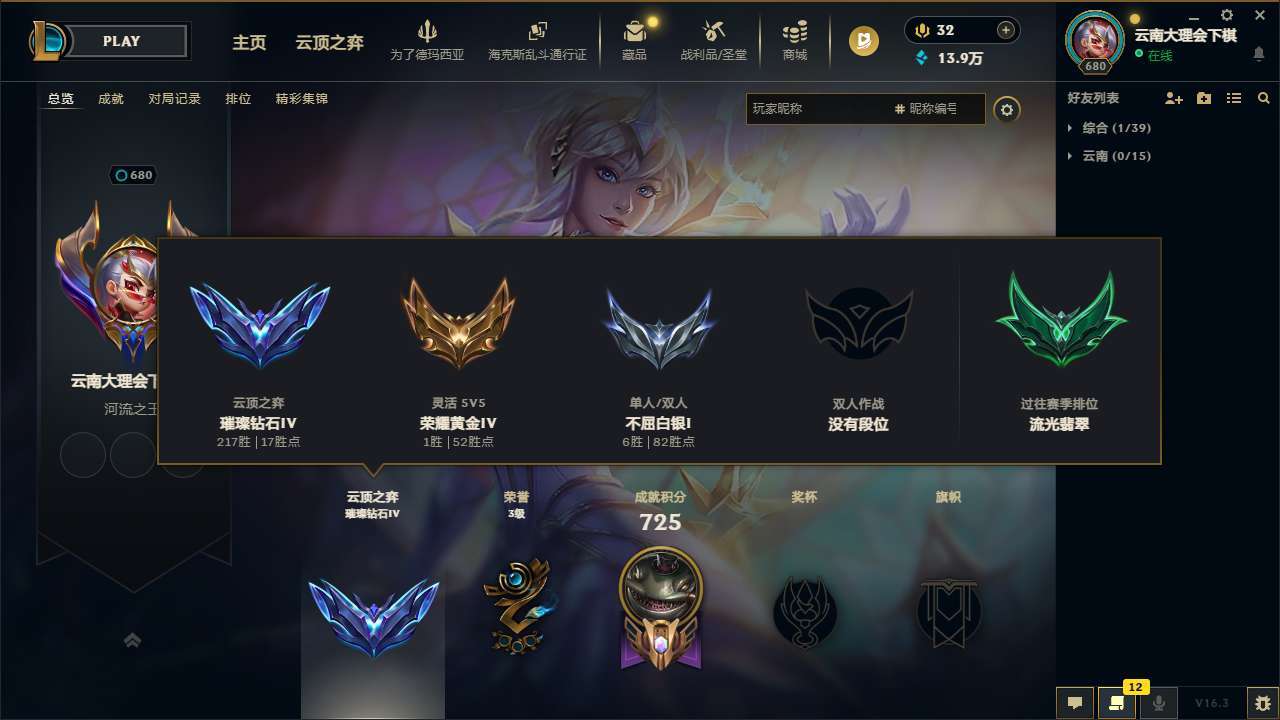The height and width of the screenshot is (720, 1280).
Task: Switch to the 排位 tab
Action: [x=239, y=99]
